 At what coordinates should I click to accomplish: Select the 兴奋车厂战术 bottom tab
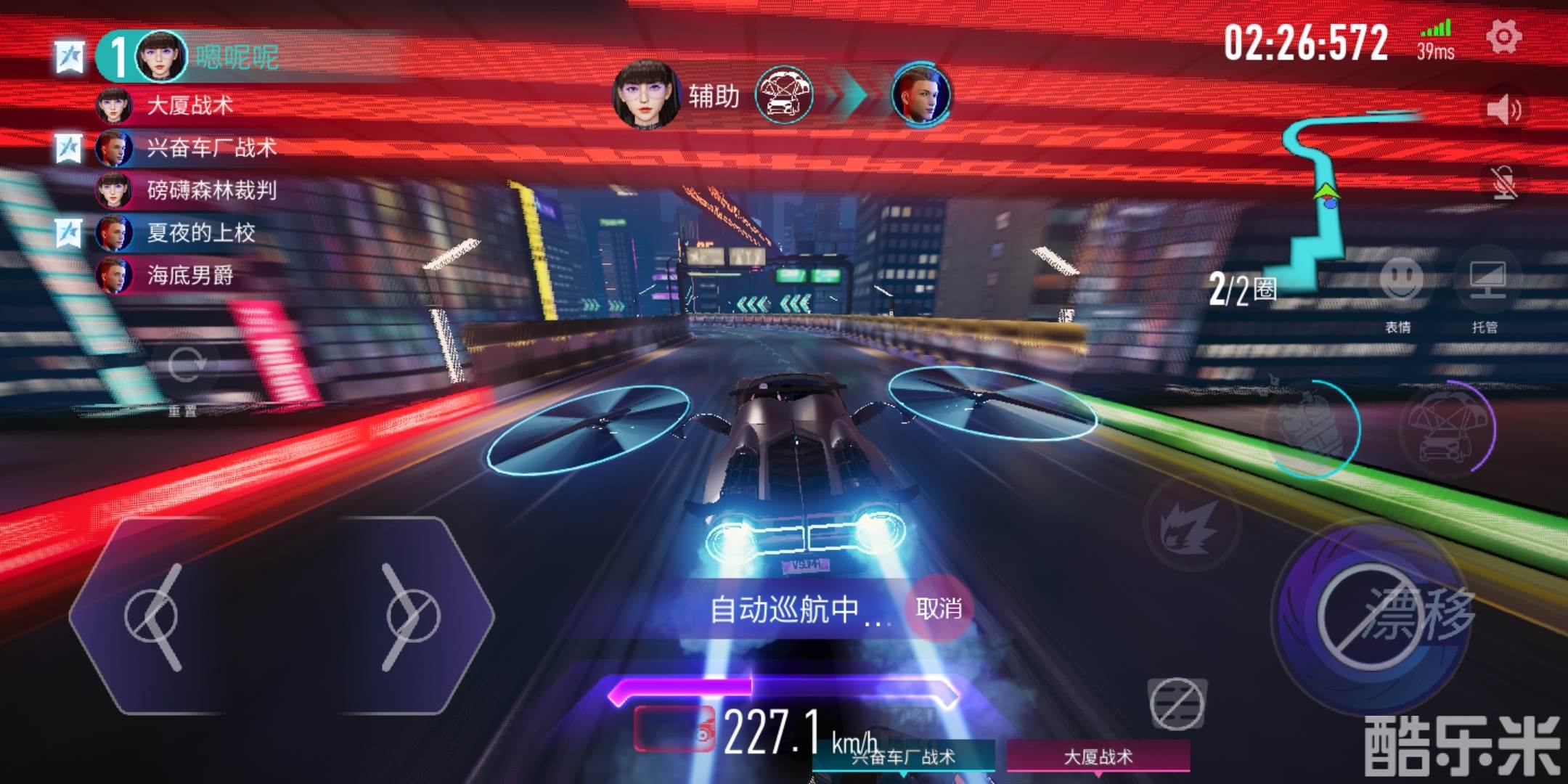(904, 757)
